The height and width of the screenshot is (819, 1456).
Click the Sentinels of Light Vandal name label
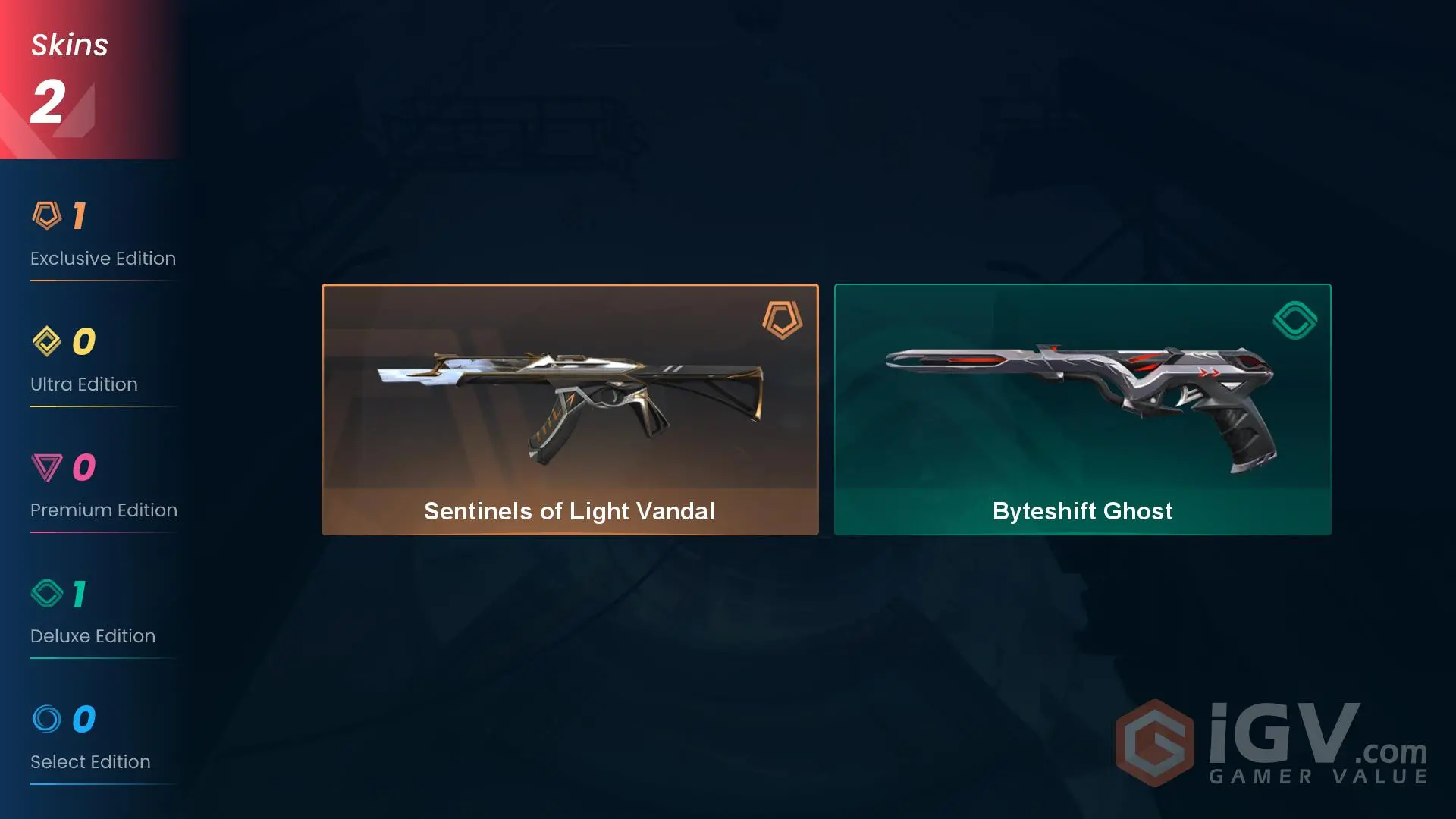point(570,511)
